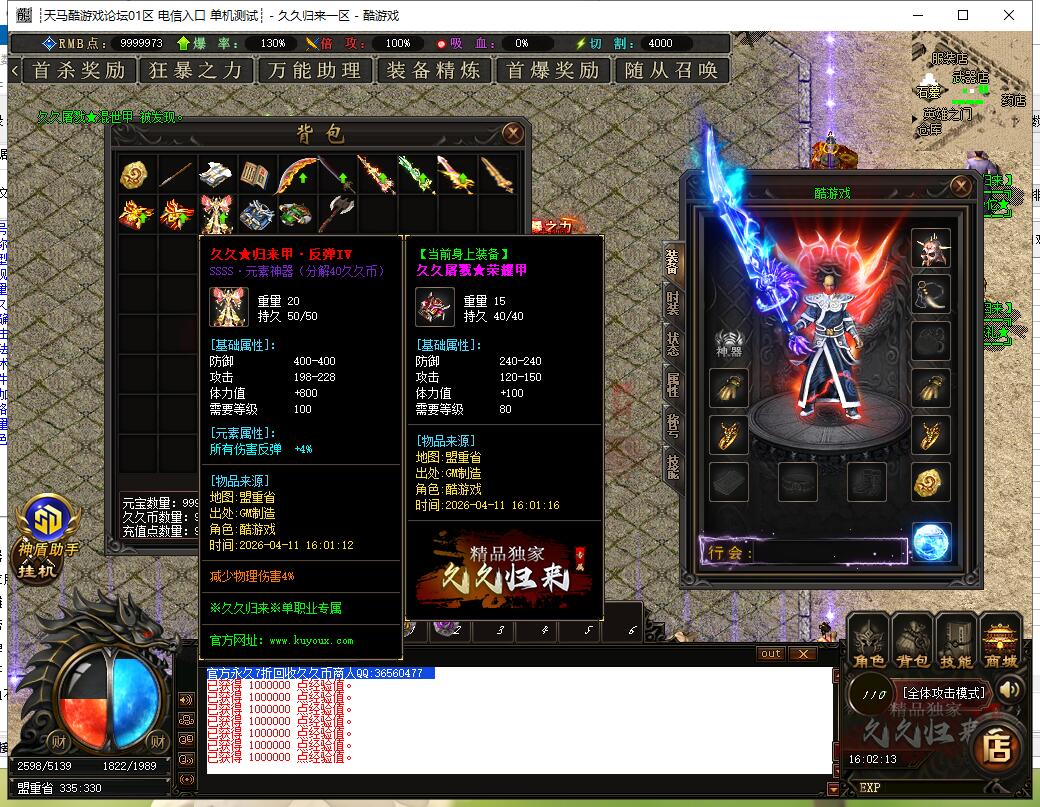This screenshot has height=807, width=1040.
Task: Close the character equipment panel
Action: 961,187
